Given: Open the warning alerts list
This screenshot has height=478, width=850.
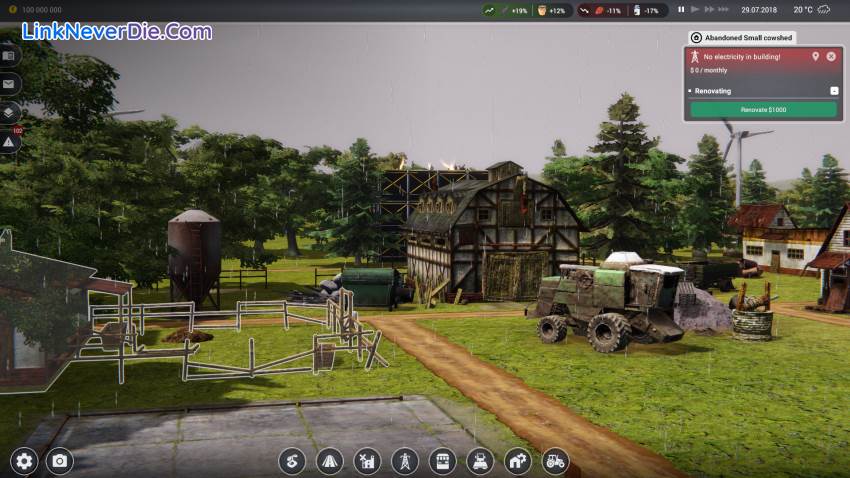Looking at the screenshot, I should pos(10,143).
